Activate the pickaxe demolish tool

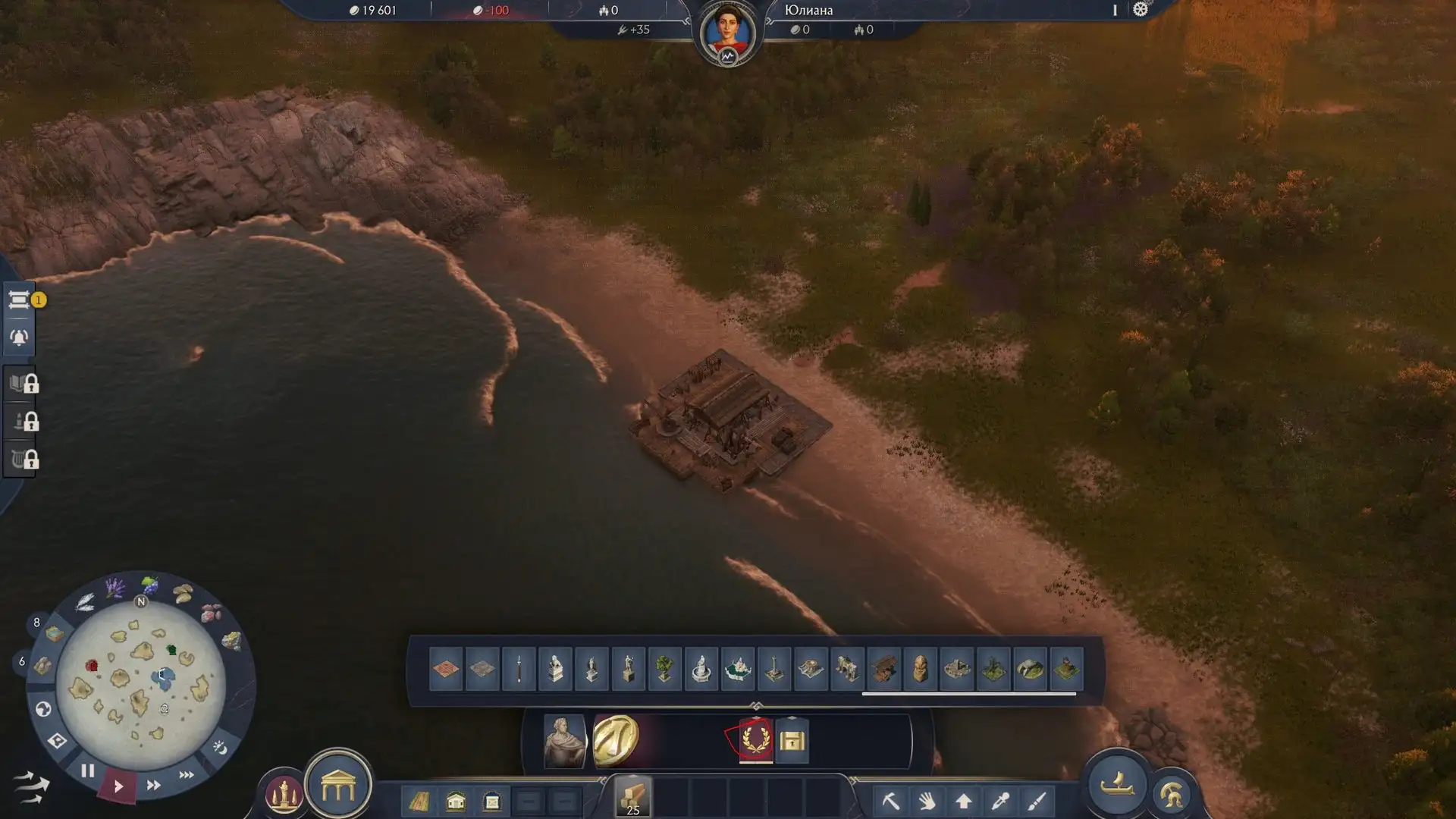point(890,800)
